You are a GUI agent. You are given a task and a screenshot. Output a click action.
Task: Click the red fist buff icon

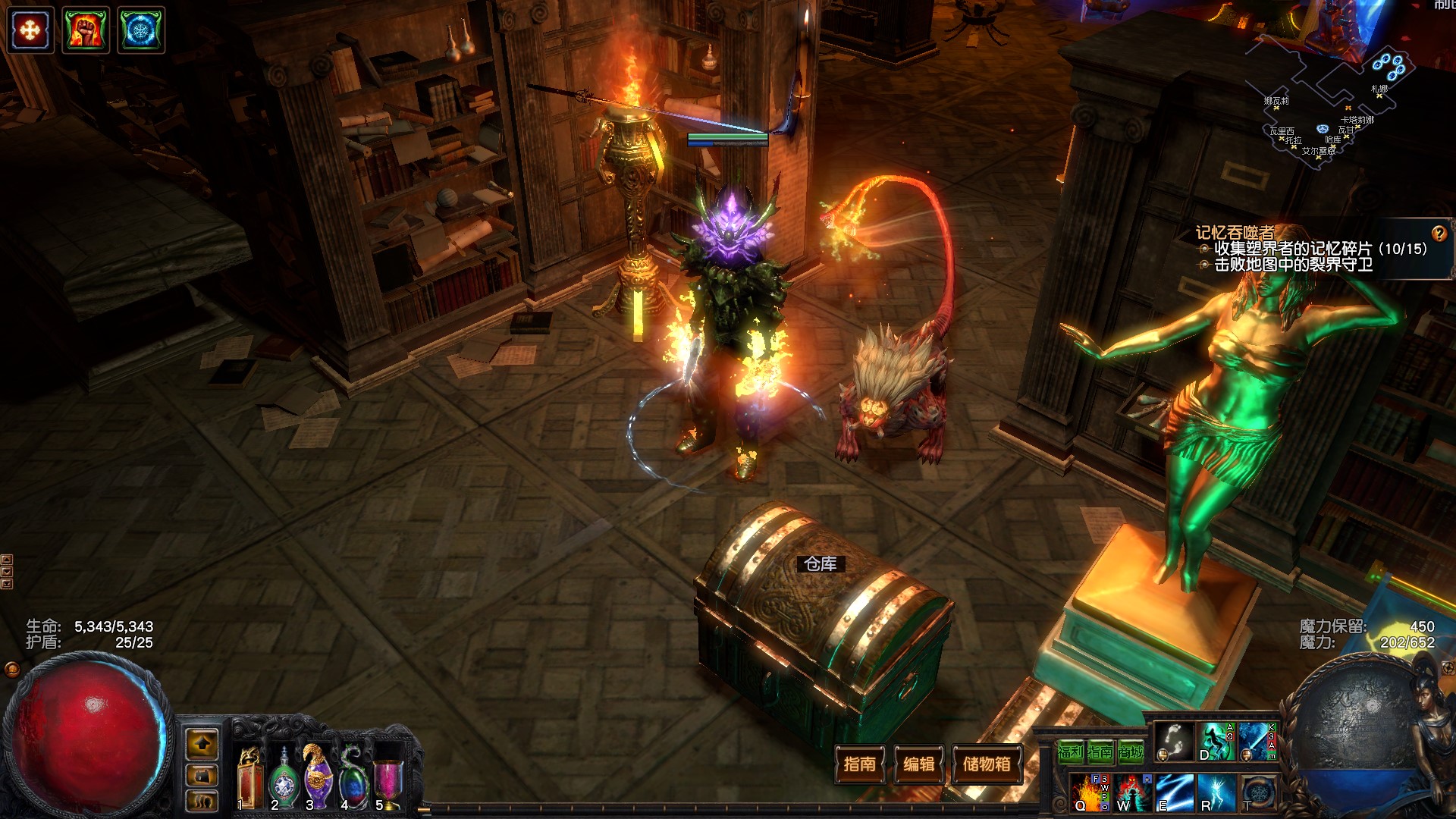tap(86, 30)
